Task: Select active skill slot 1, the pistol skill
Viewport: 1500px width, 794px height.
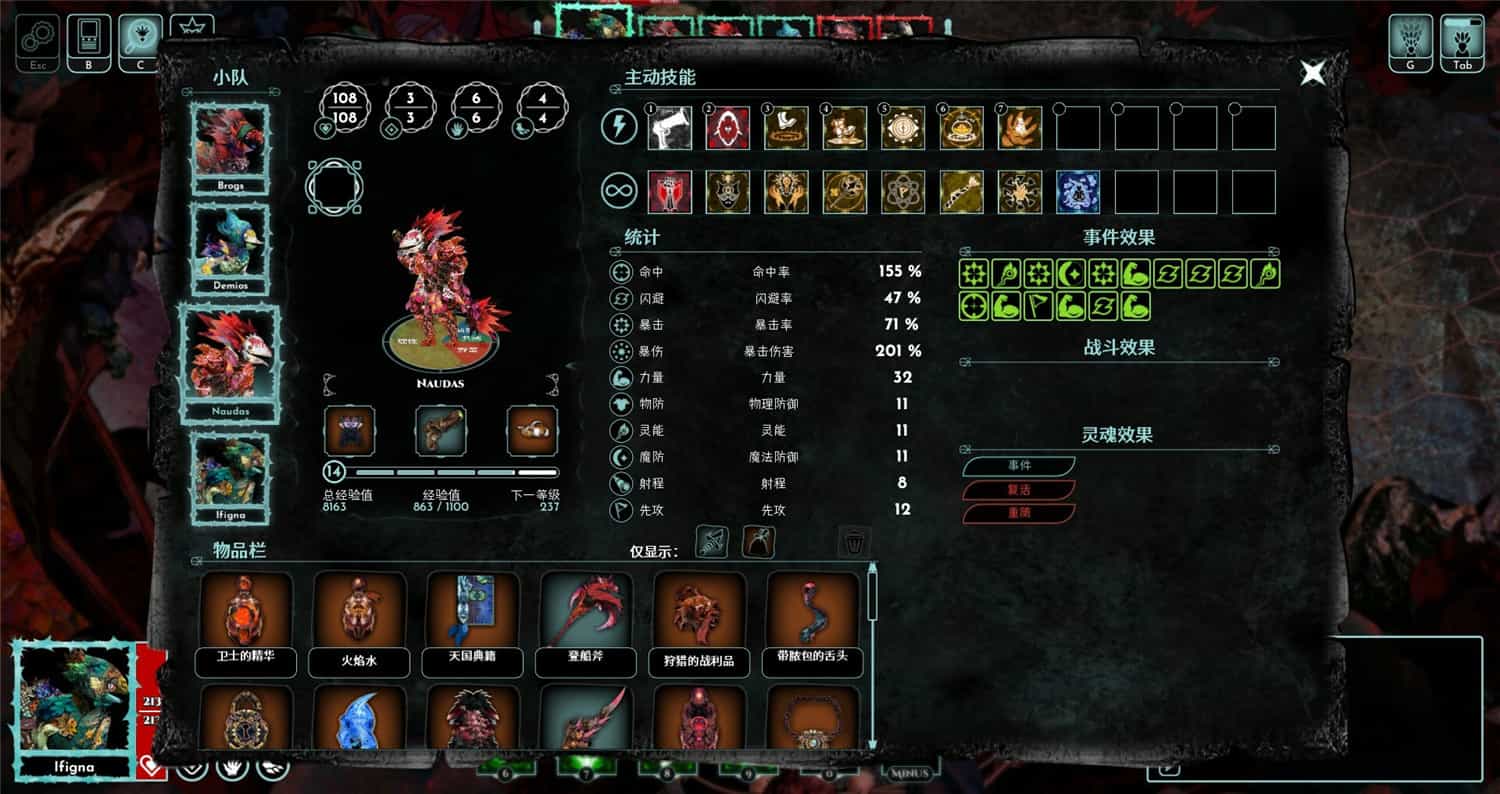Action: 668,129
